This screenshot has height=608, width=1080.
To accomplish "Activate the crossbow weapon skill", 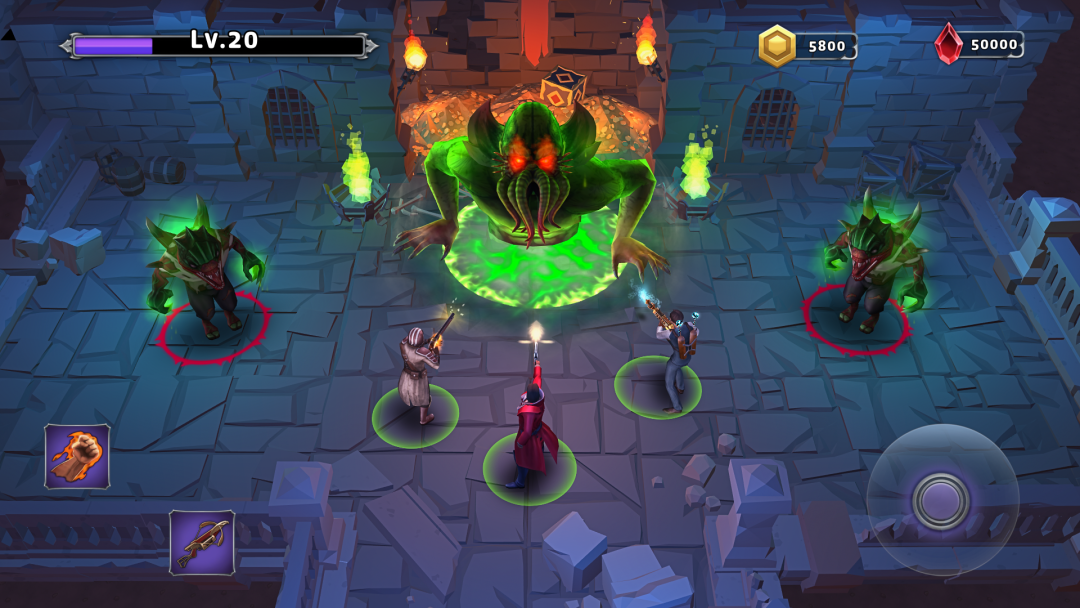I will 202,543.
